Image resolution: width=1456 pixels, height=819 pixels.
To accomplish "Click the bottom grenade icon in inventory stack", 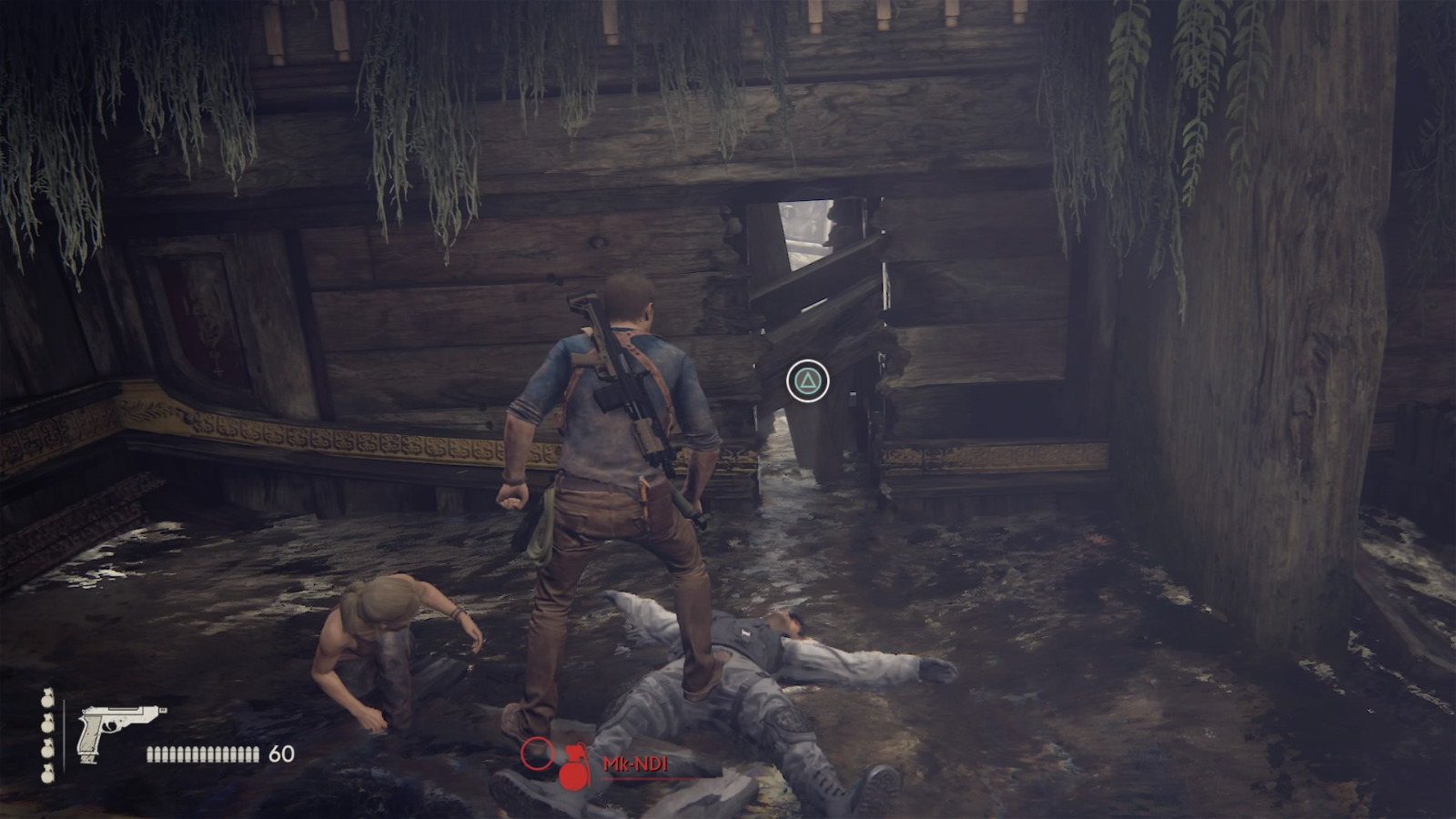I will point(45,775).
